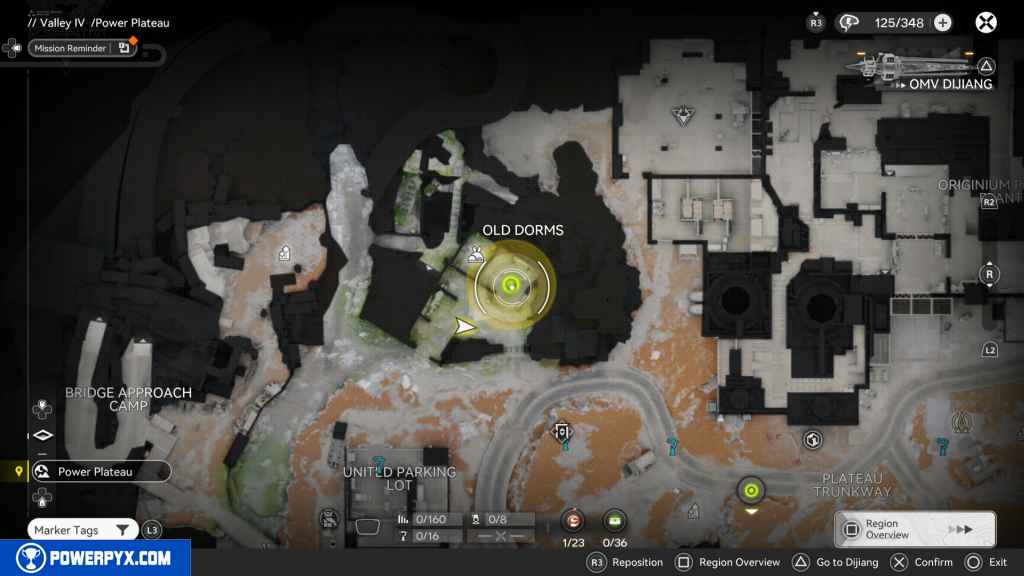Add more markers with the plus button
Viewport: 1024px width, 576px height.
[942, 23]
